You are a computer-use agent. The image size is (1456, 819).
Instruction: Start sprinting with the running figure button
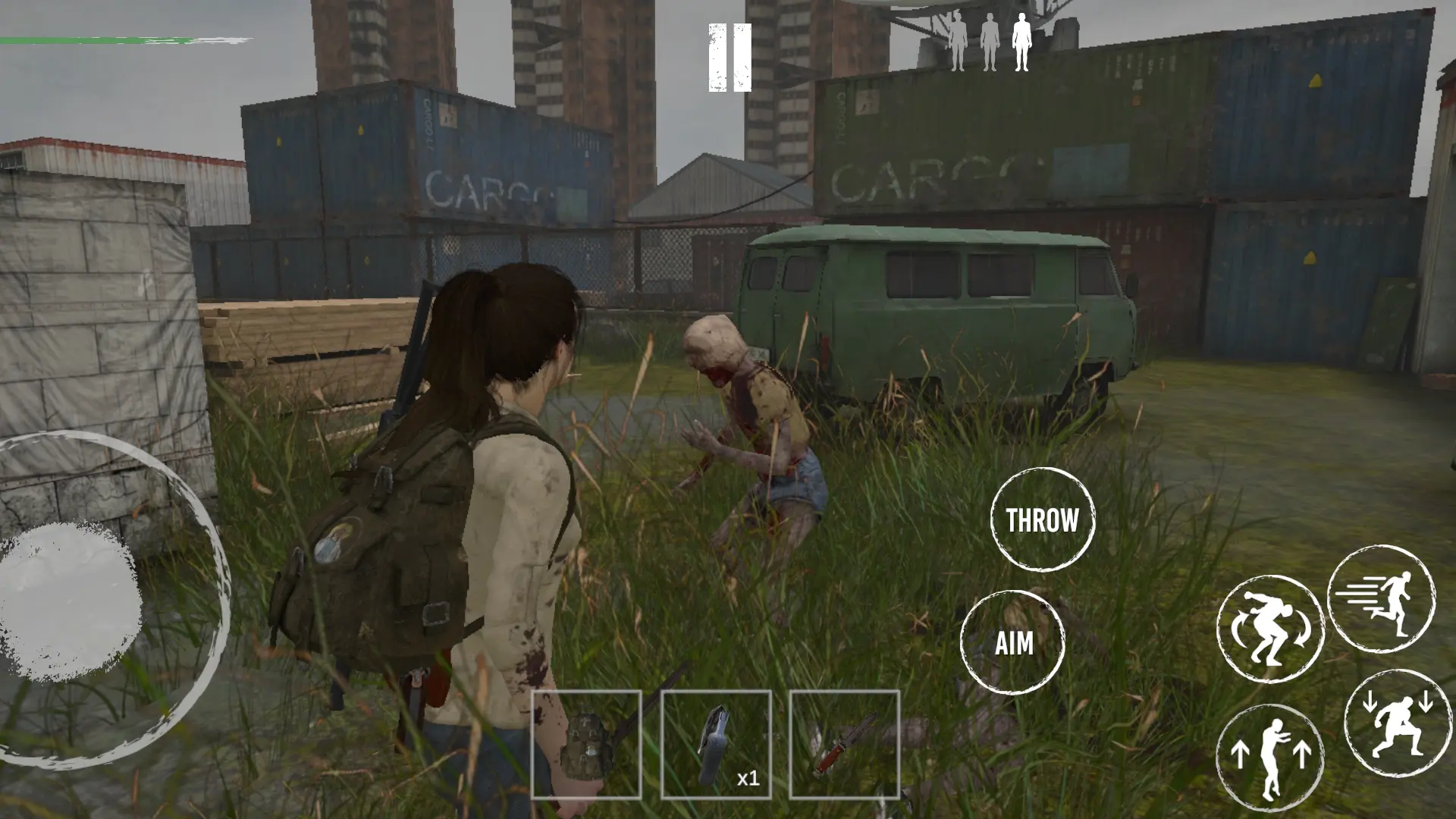[1381, 599]
